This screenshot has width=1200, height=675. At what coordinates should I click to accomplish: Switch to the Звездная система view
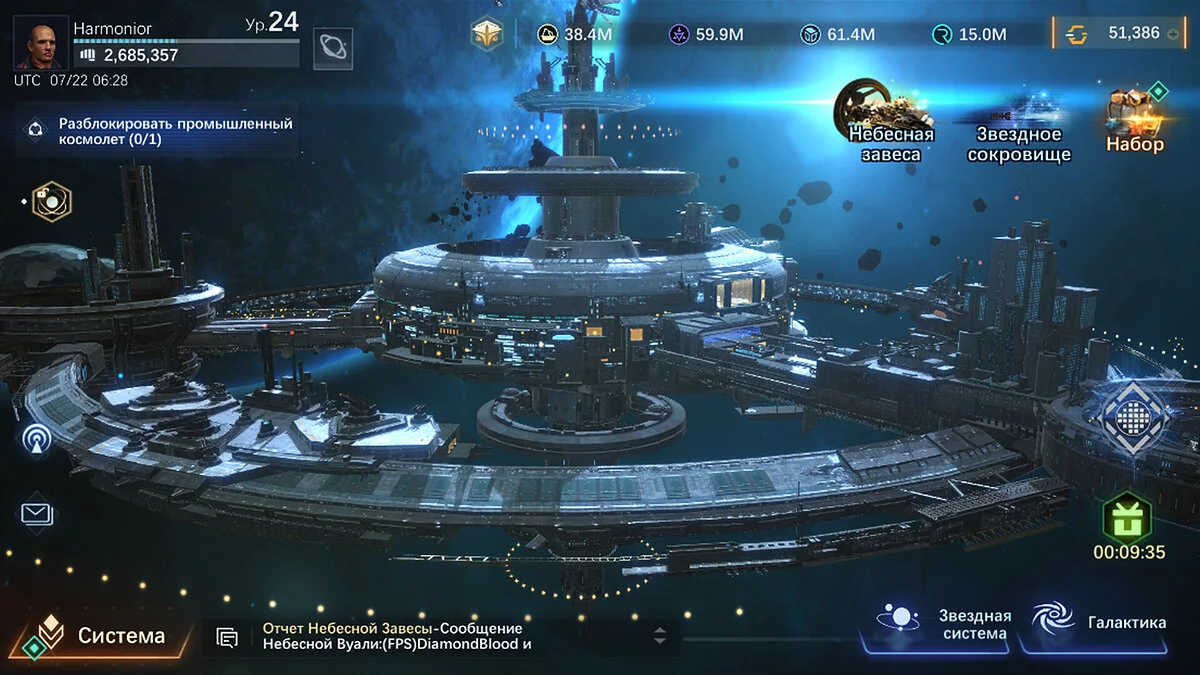(945, 624)
